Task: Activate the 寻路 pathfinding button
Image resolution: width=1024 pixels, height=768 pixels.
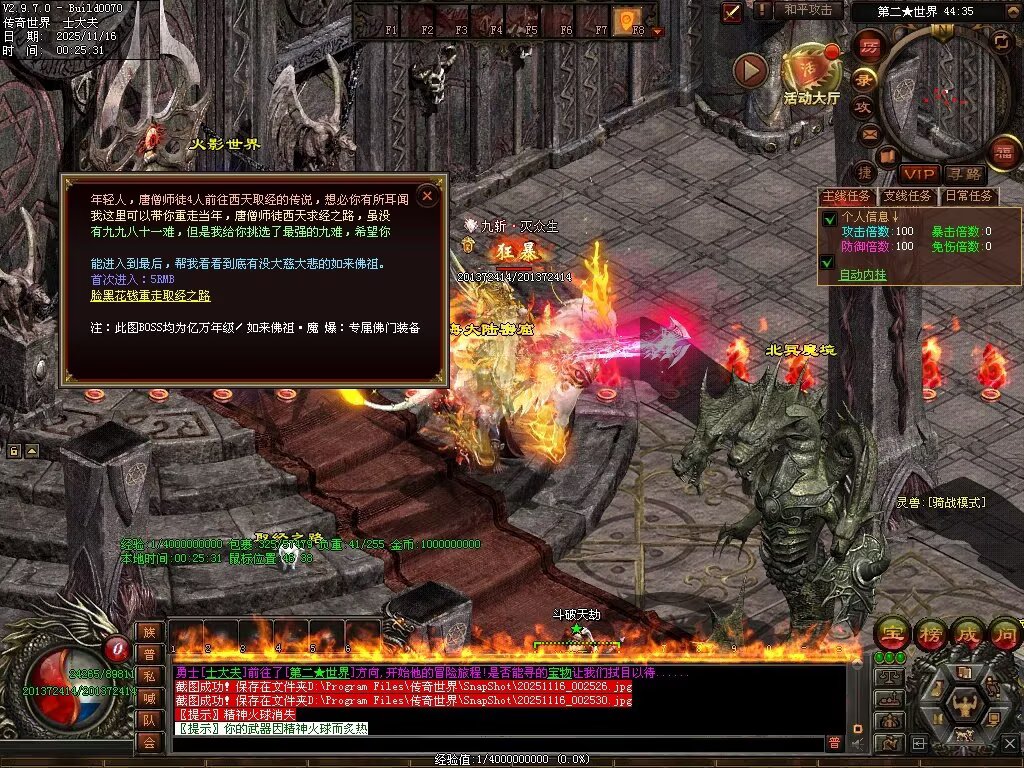Action: tap(964, 174)
